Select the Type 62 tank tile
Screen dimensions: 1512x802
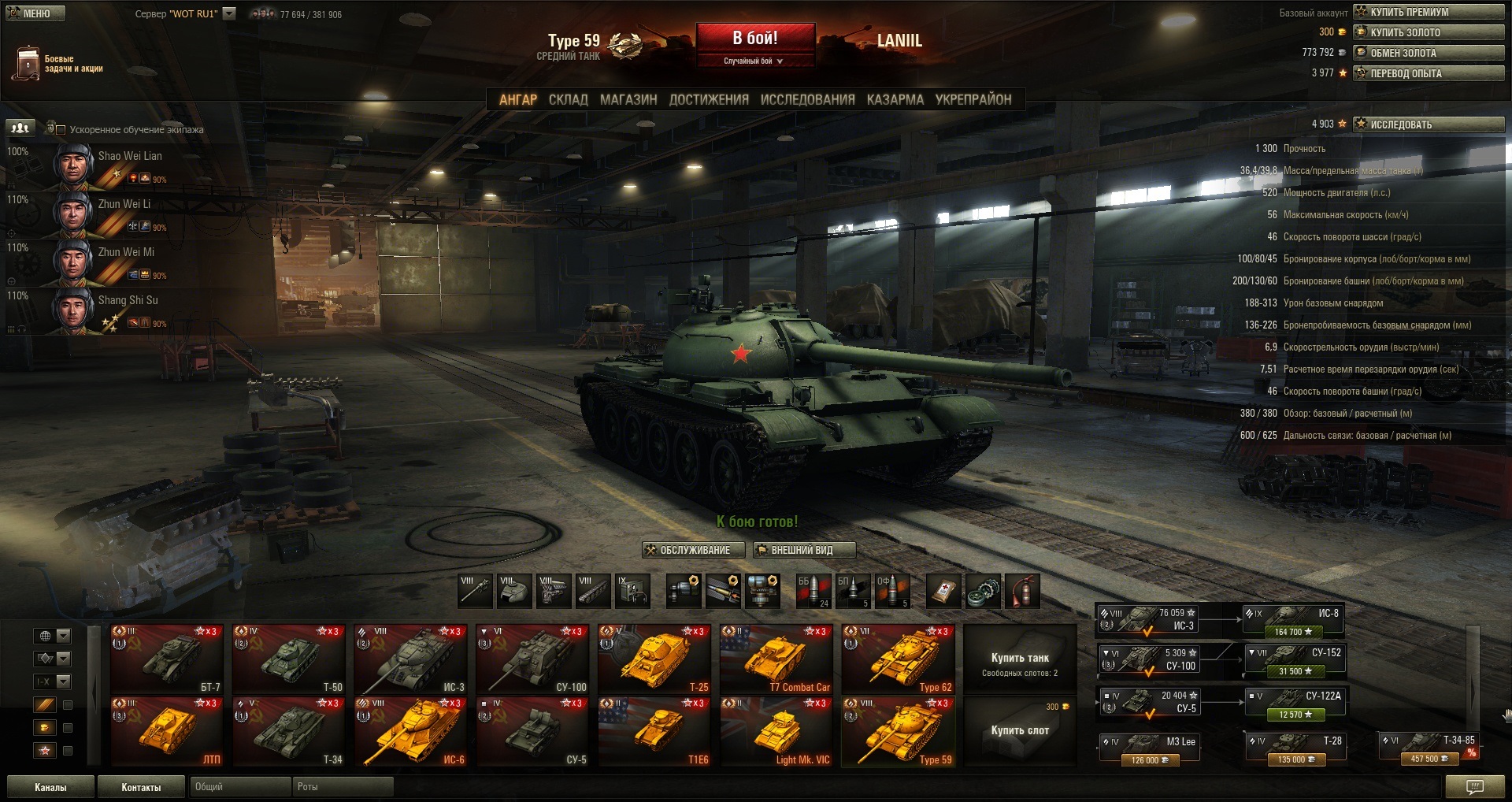point(898,659)
